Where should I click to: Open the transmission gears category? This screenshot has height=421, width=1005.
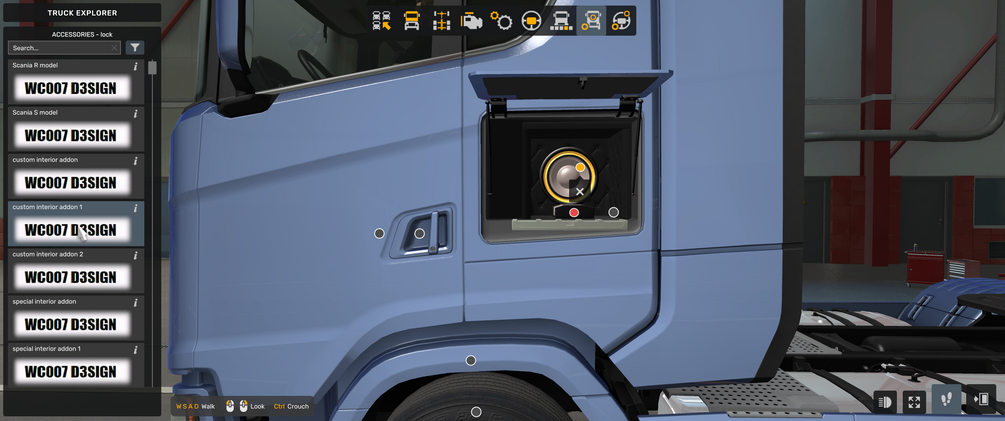(501, 21)
